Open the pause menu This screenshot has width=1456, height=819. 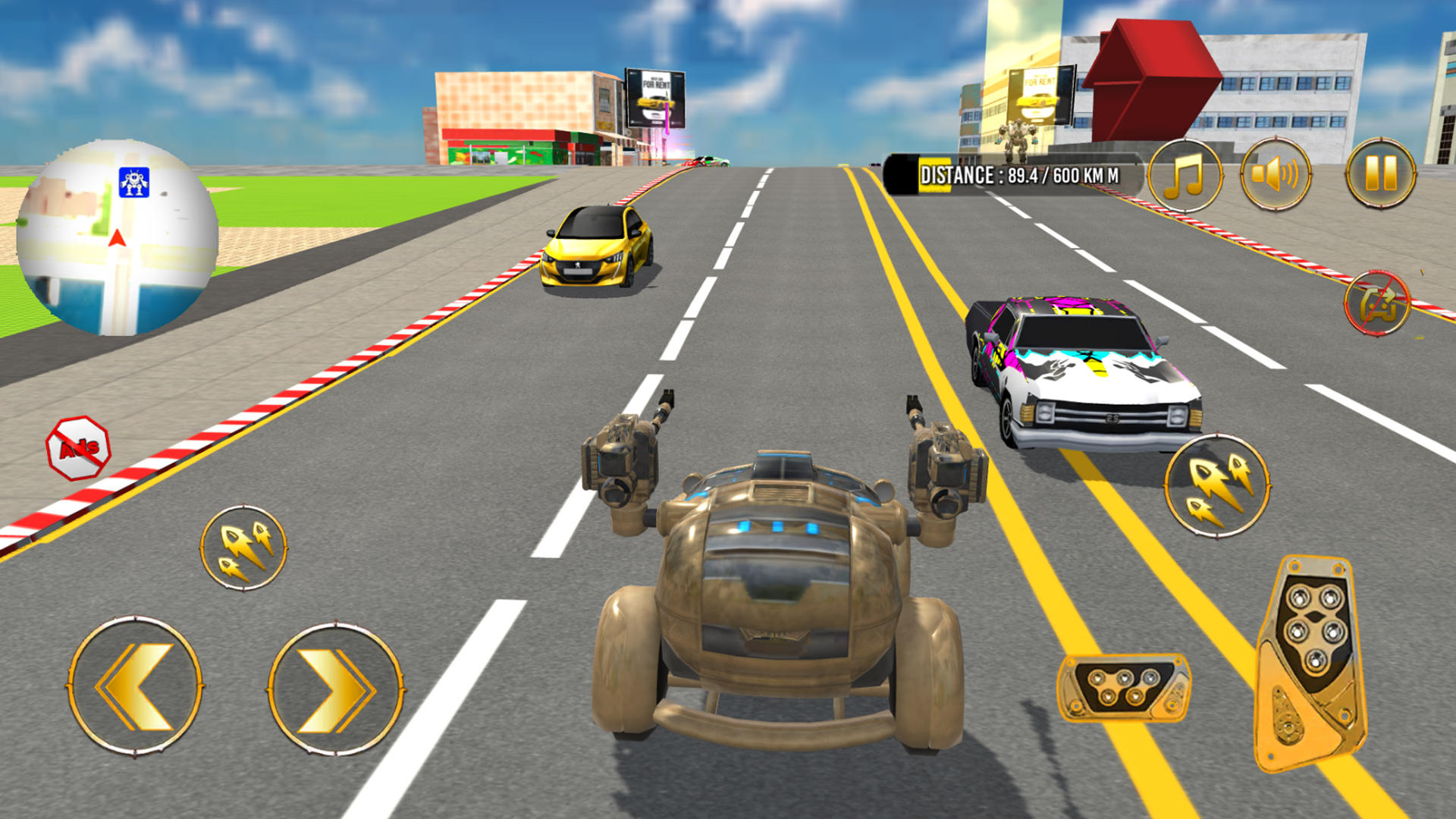1382,173
